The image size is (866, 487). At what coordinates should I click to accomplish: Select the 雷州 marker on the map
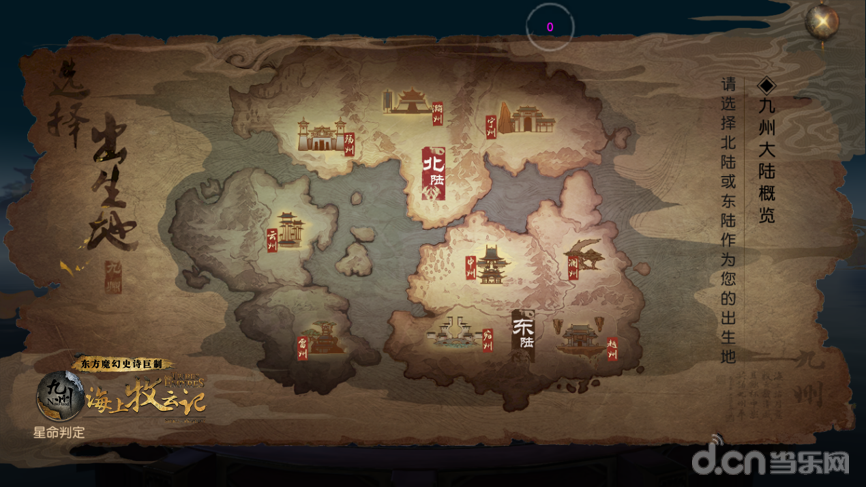click(x=321, y=340)
